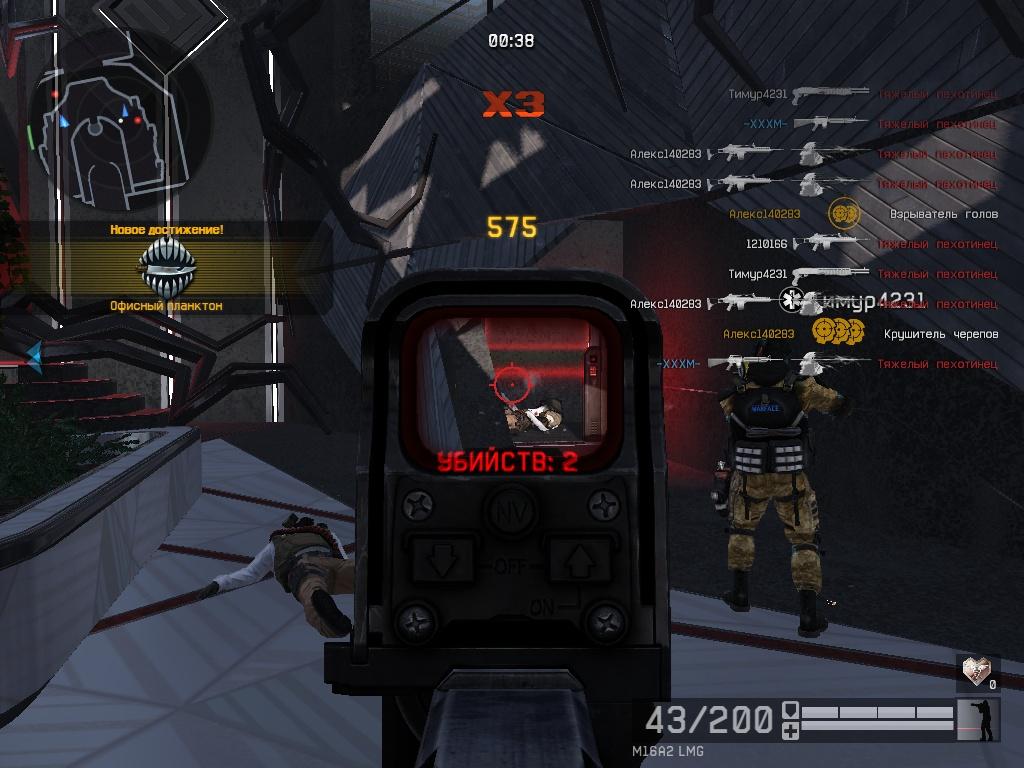The width and height of the screenshot is (1024, 768).
Task: Open the Офисный планктон achievement badge
Action: click(x=166, y=265)
